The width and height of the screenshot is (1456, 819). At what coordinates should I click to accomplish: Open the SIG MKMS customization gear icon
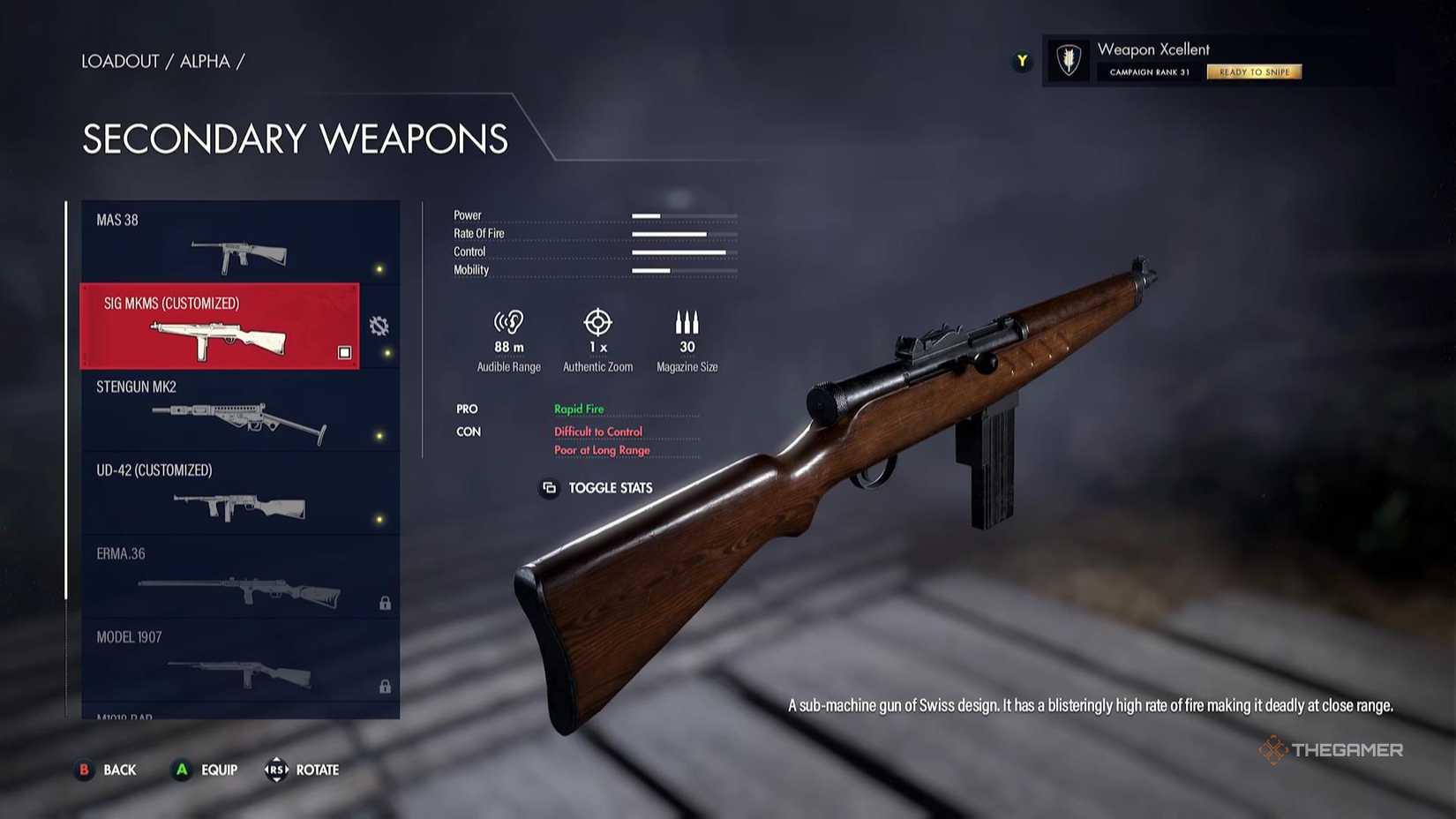coord(379,326)
